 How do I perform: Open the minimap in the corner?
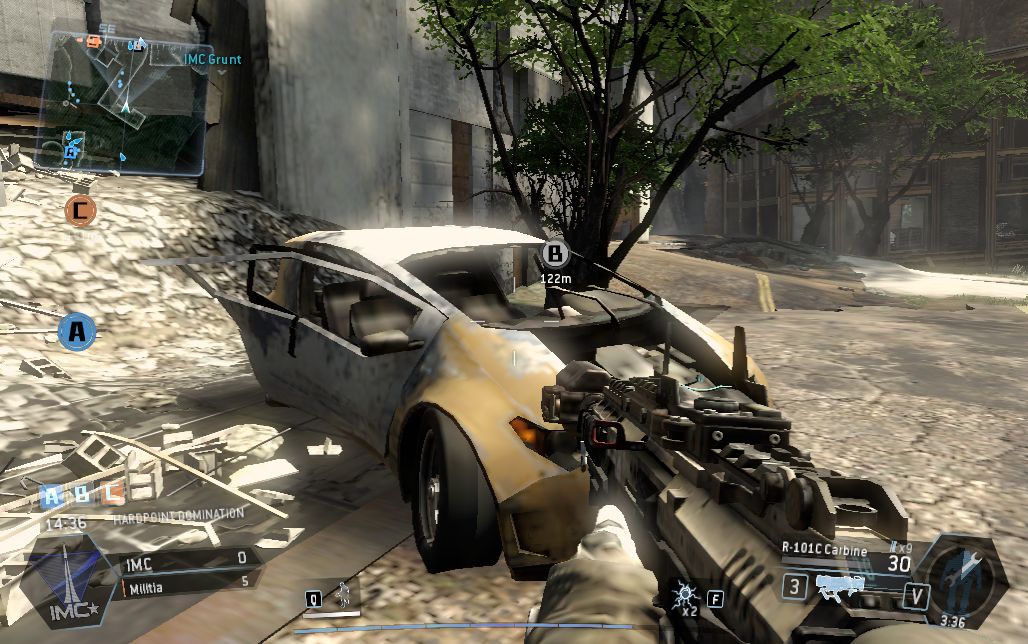pyautogui.click(x=120, y=100)
